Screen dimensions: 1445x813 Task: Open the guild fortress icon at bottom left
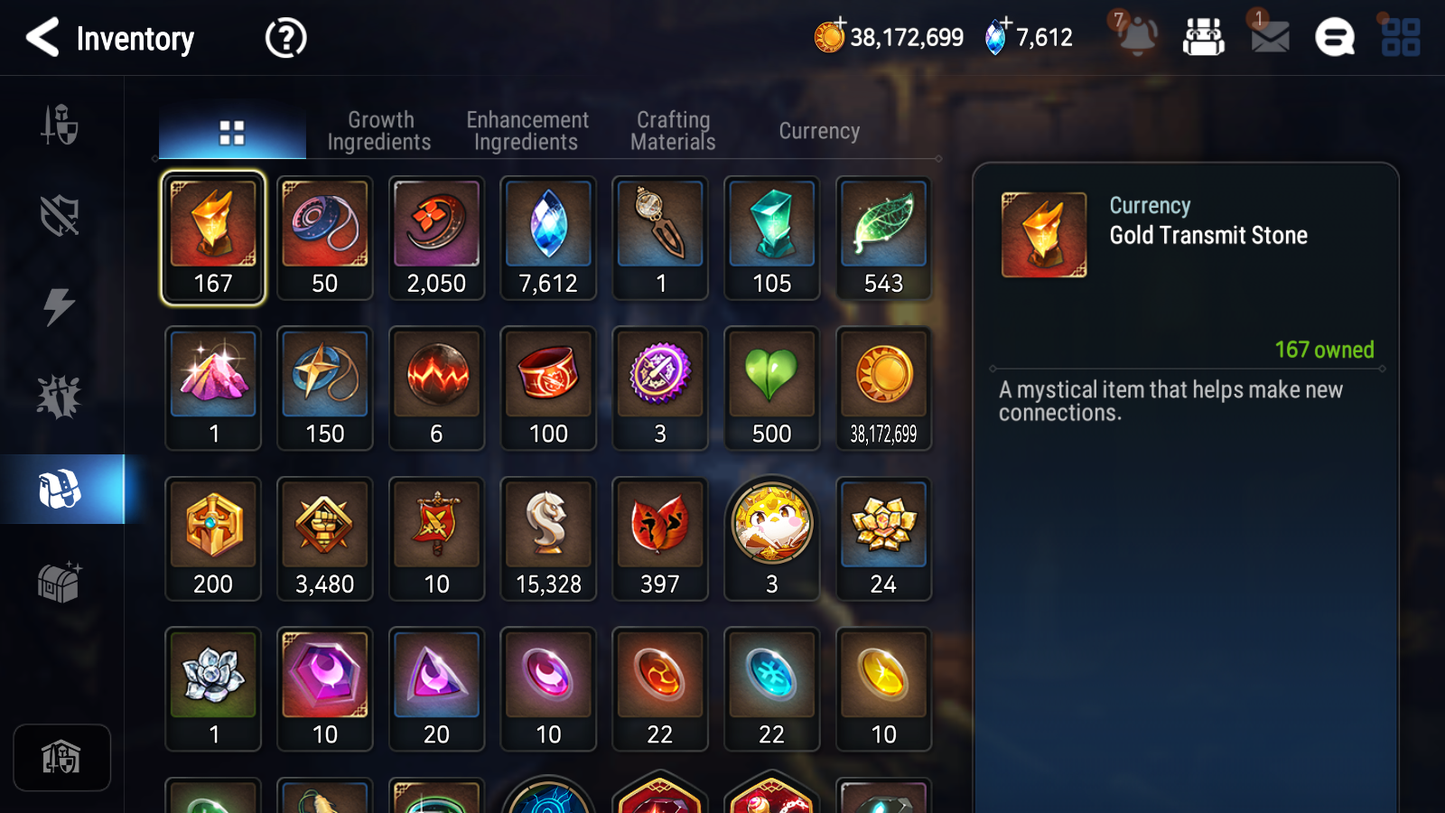tap(62, 757)
